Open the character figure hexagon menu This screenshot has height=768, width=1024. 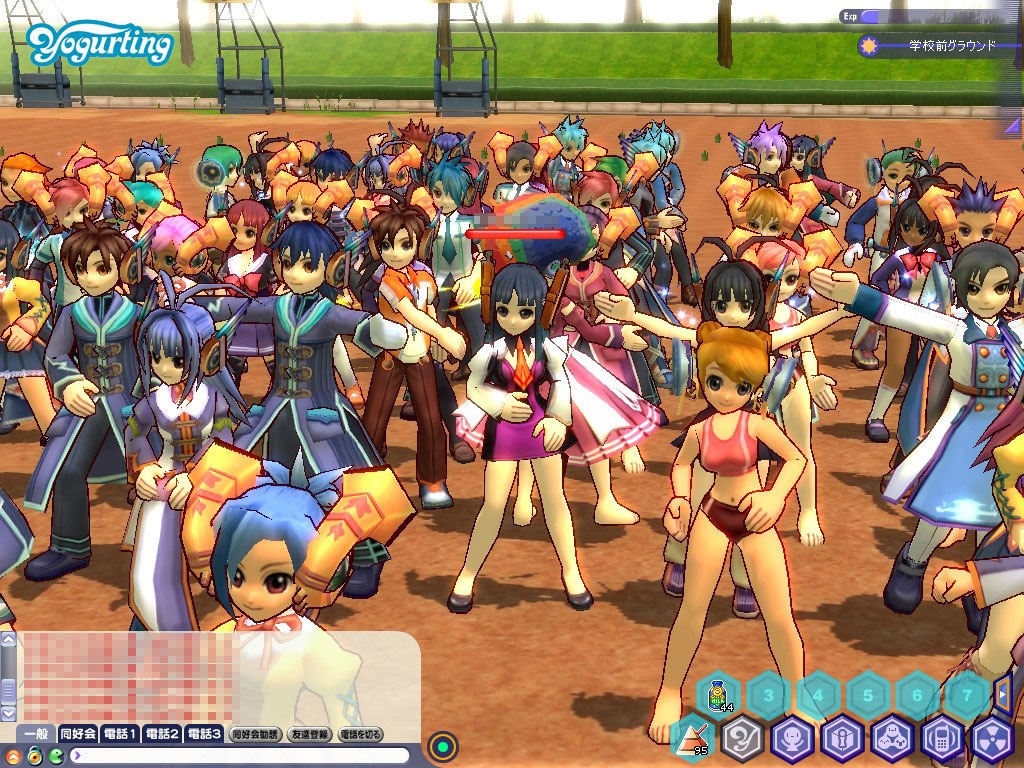[x=792, y=739]
